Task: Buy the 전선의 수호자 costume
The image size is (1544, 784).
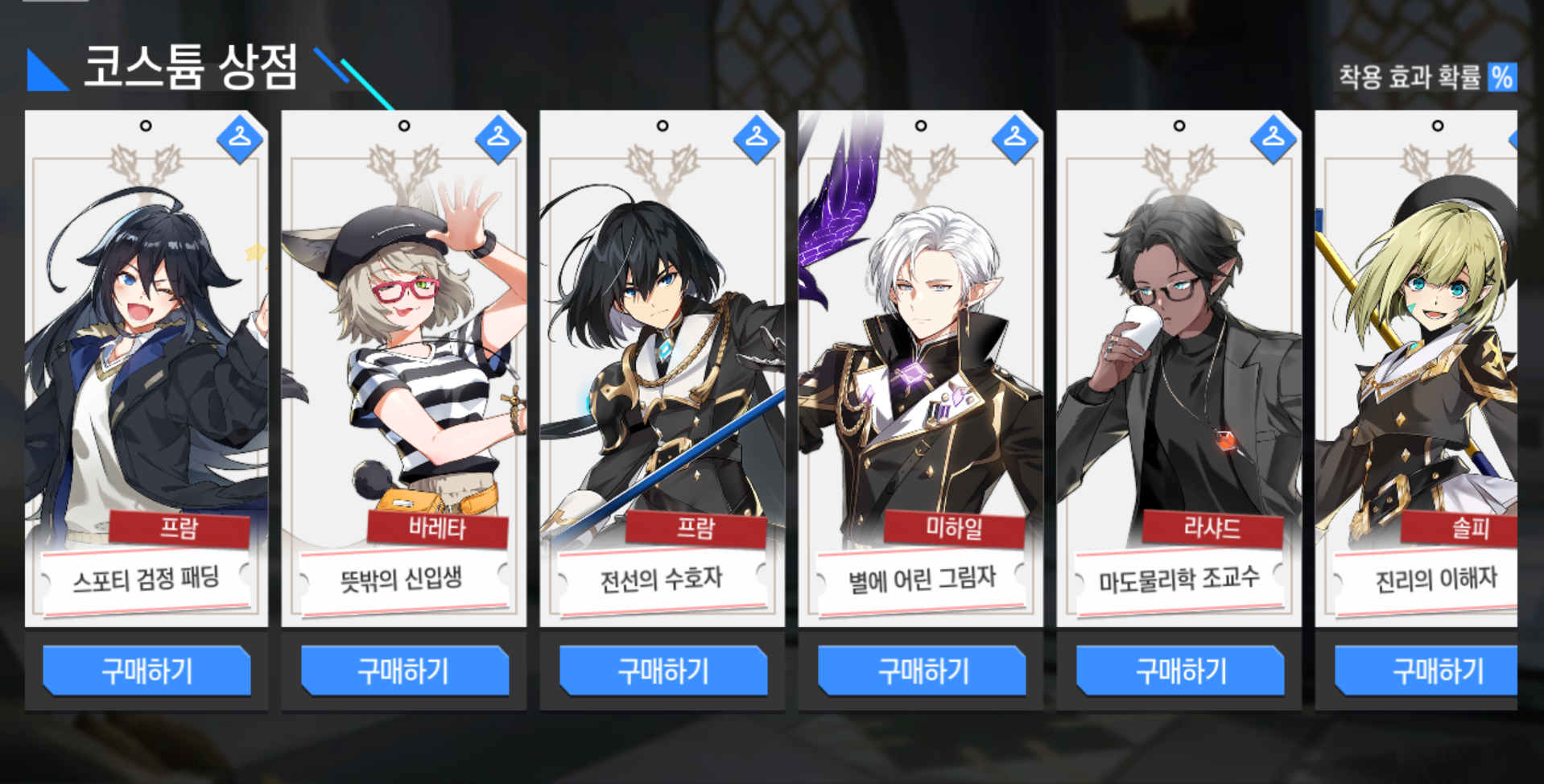Action: [x=663, y=671]
